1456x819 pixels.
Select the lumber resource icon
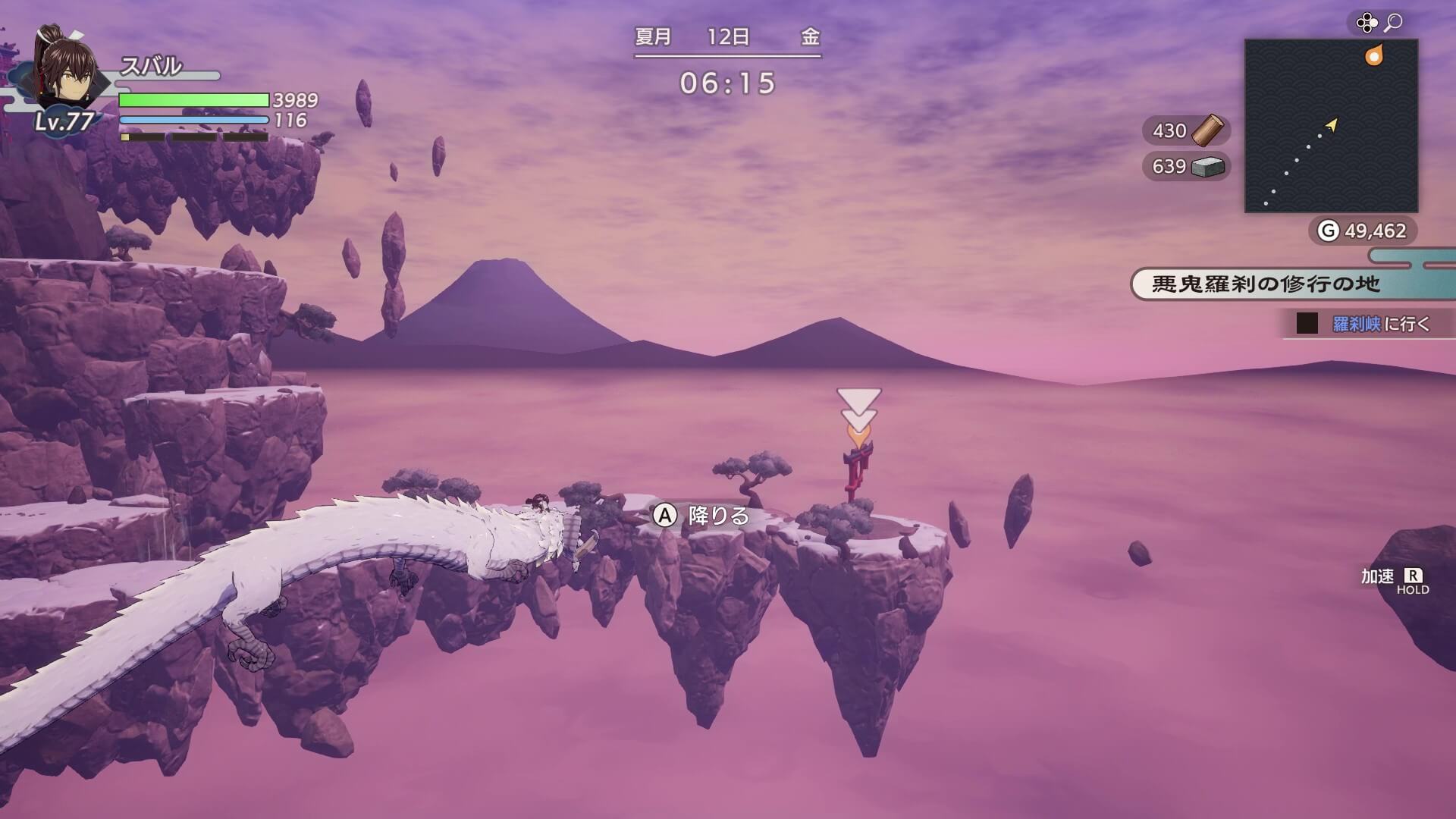1207,130
